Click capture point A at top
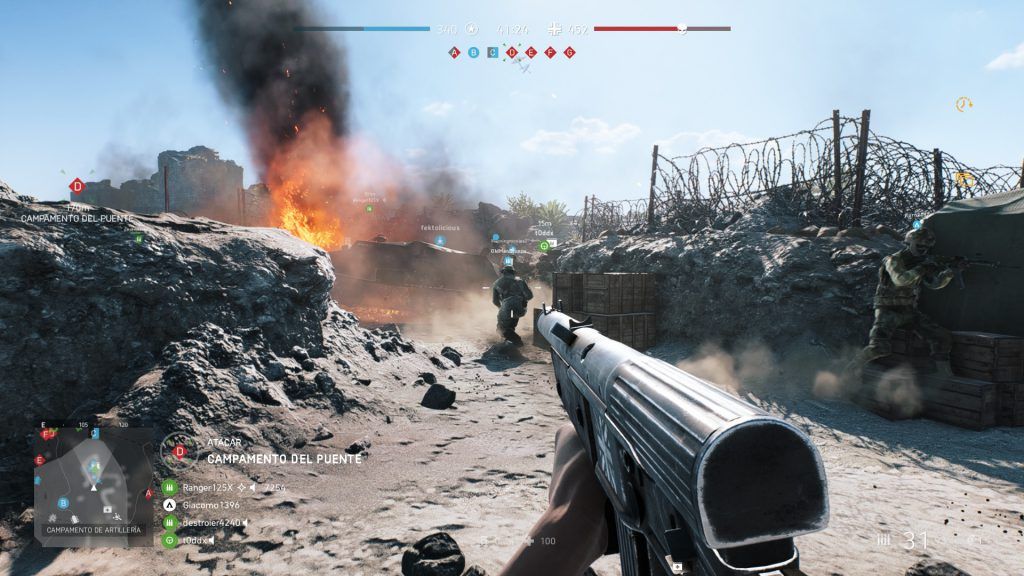 pos(455,52)
